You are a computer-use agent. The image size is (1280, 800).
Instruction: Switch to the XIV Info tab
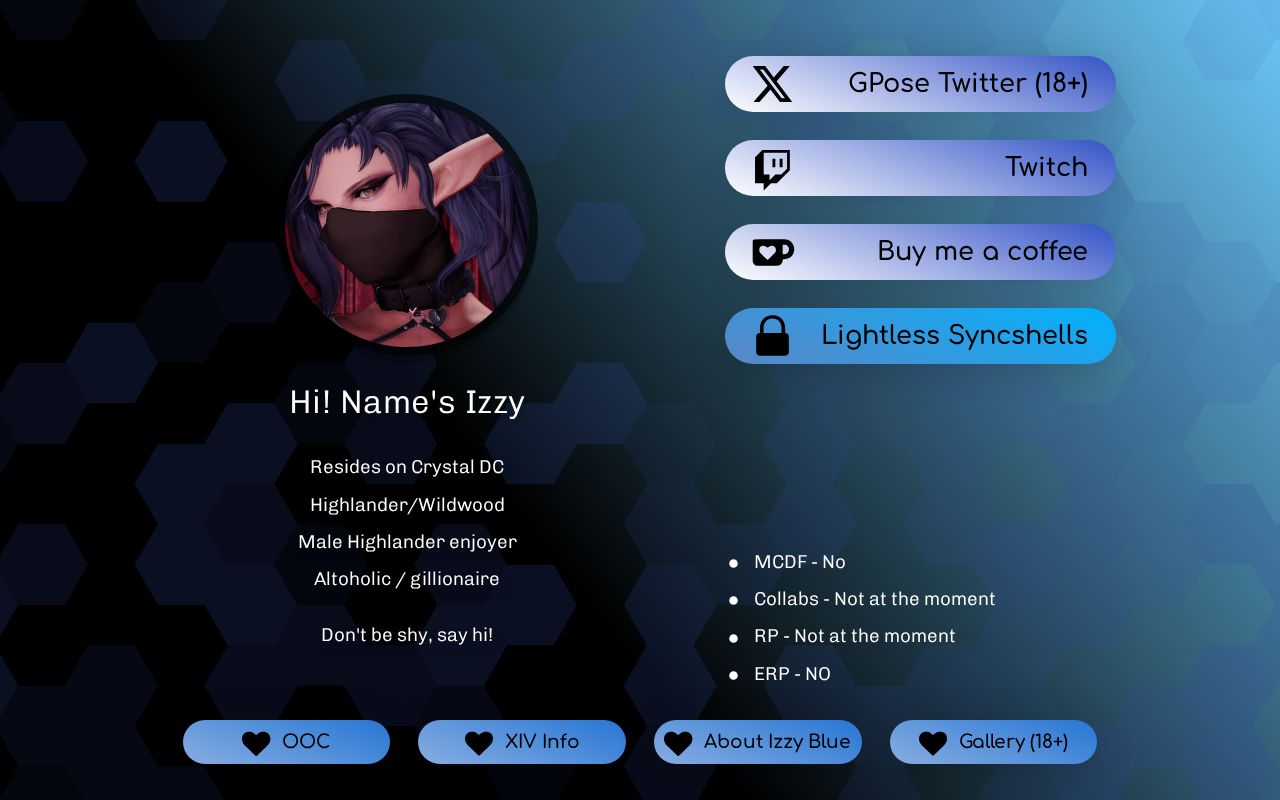(522, 742)
